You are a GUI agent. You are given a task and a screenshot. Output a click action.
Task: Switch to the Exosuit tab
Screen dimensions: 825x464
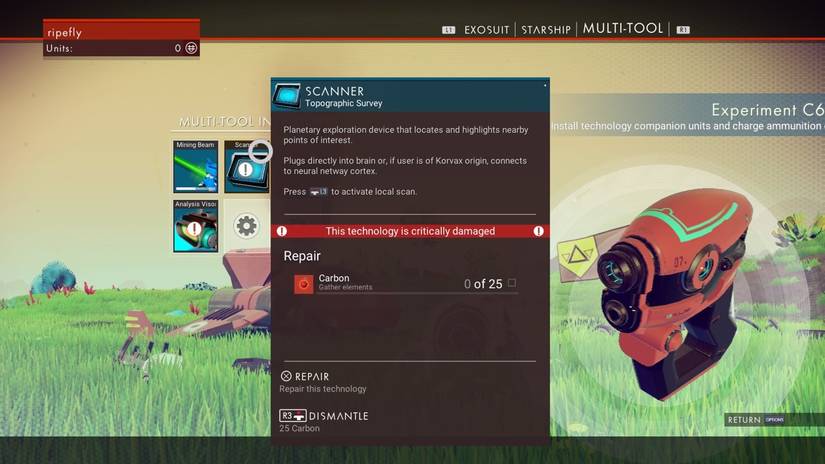click(x=486, y=30)
